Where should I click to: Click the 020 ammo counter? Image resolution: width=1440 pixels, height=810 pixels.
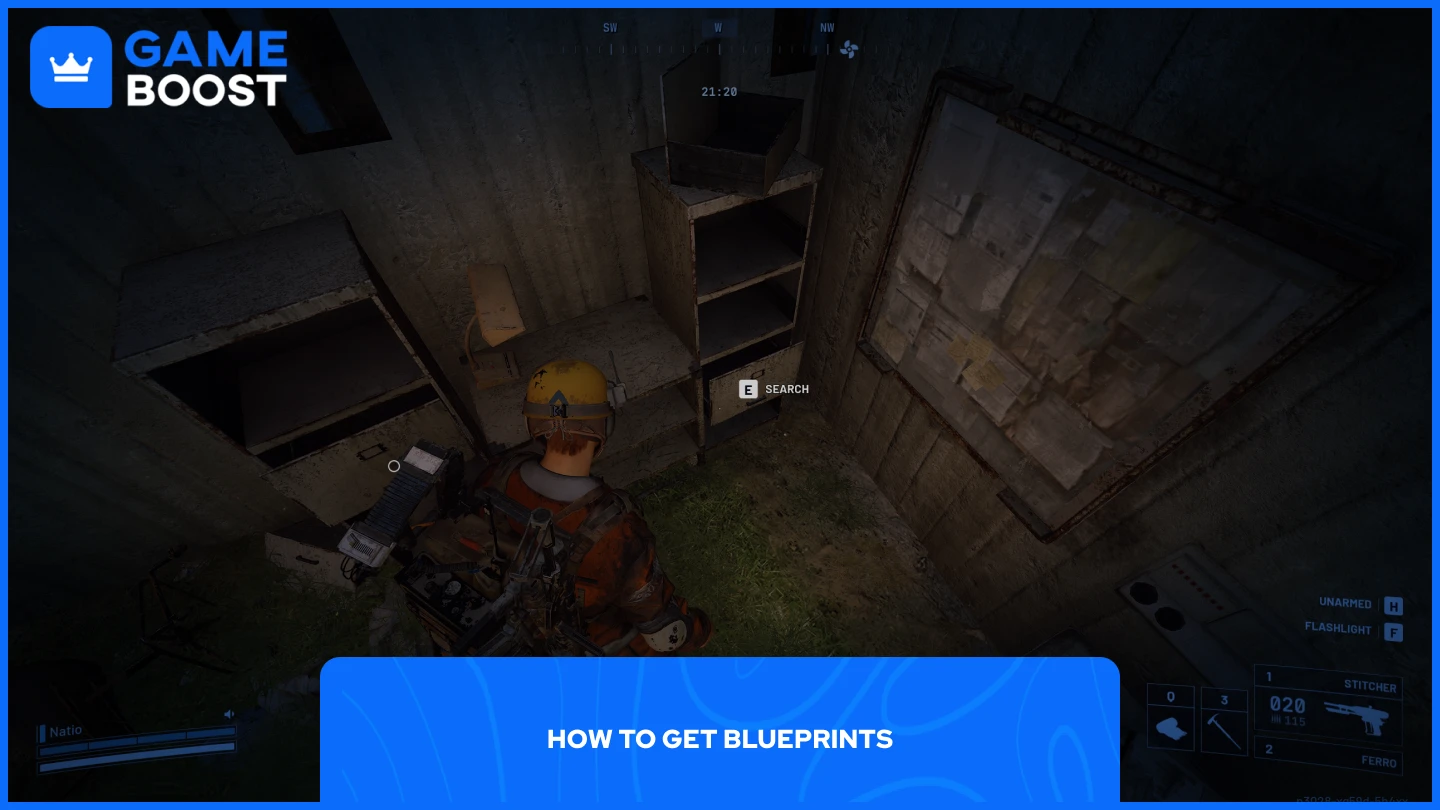[x=1288, y=705]
